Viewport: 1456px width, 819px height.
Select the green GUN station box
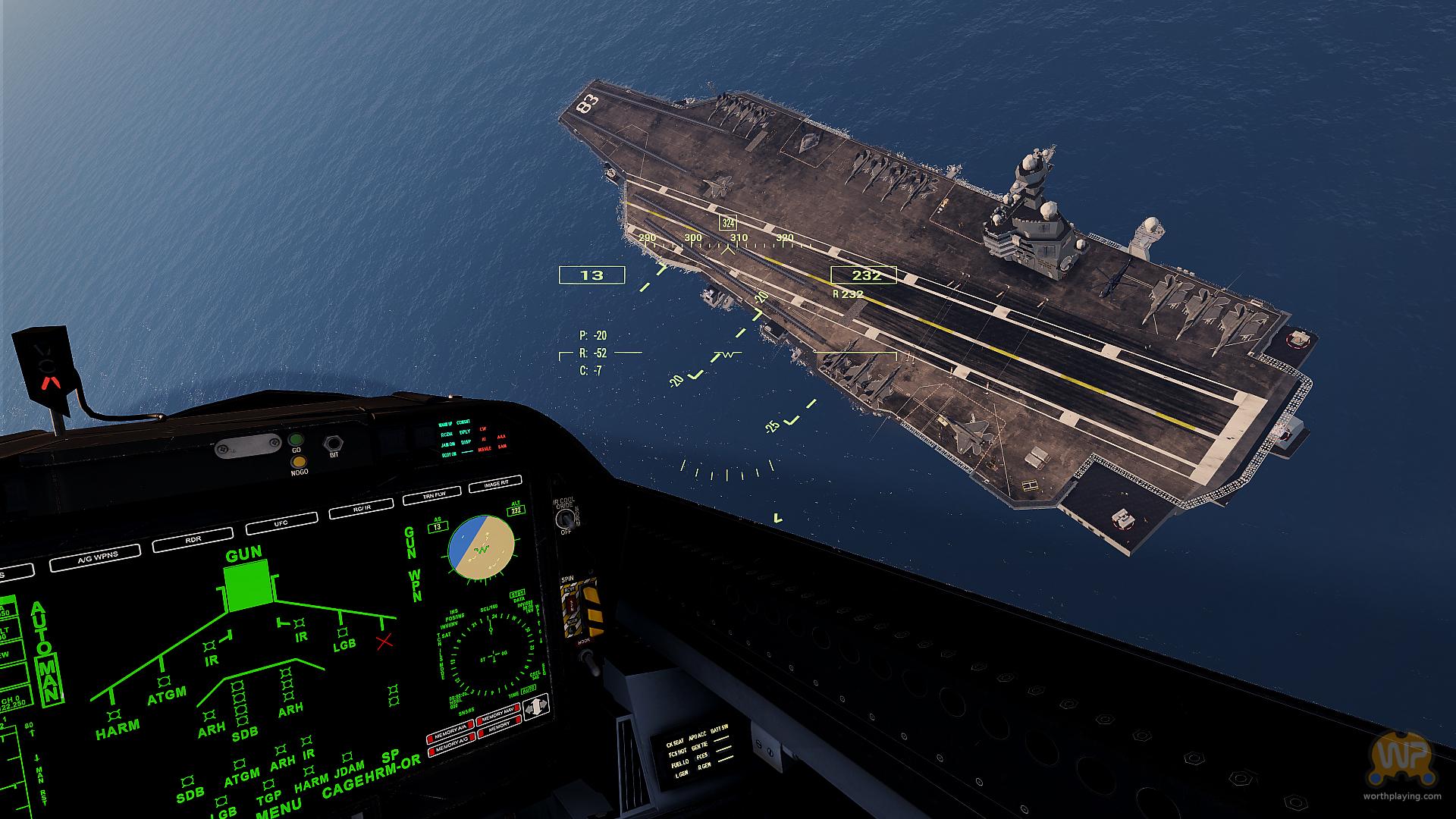[247, 590]
